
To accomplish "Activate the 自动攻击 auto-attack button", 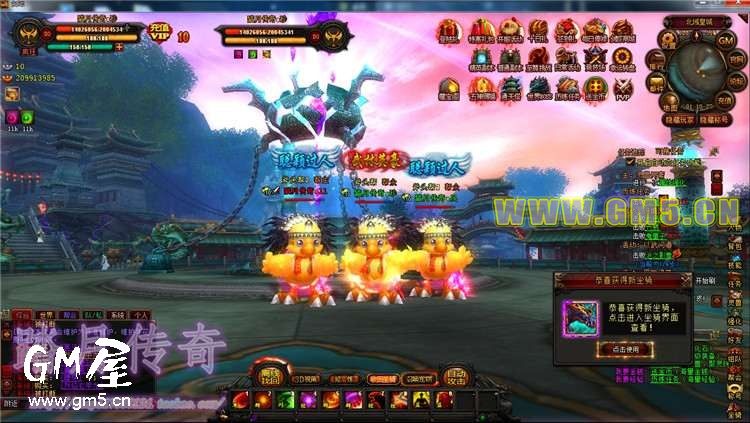I will click(x=455, y=377).
